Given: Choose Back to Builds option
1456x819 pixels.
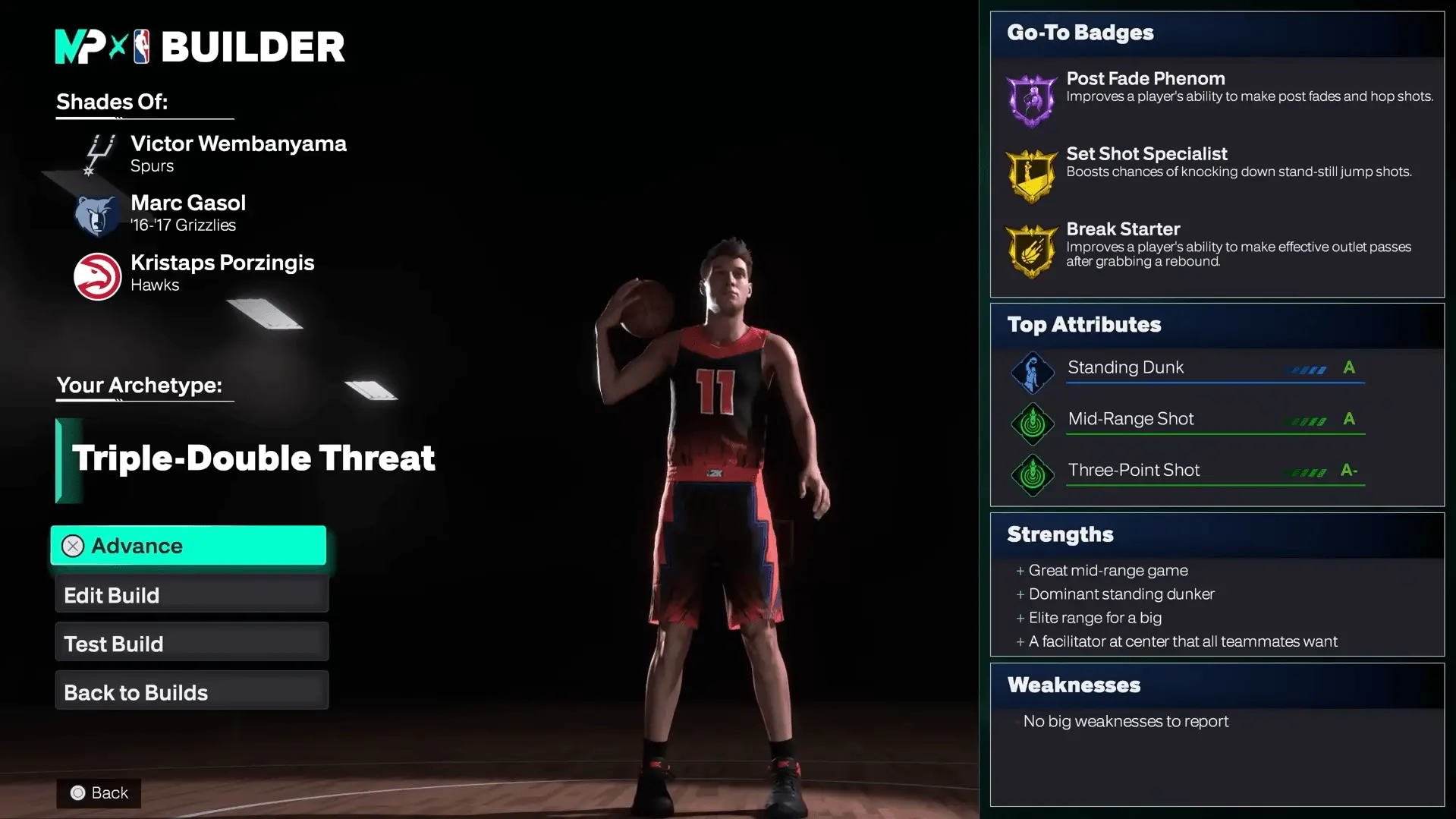Looking at the screenshot, I should pyautogui.click(x=190, y=691).
